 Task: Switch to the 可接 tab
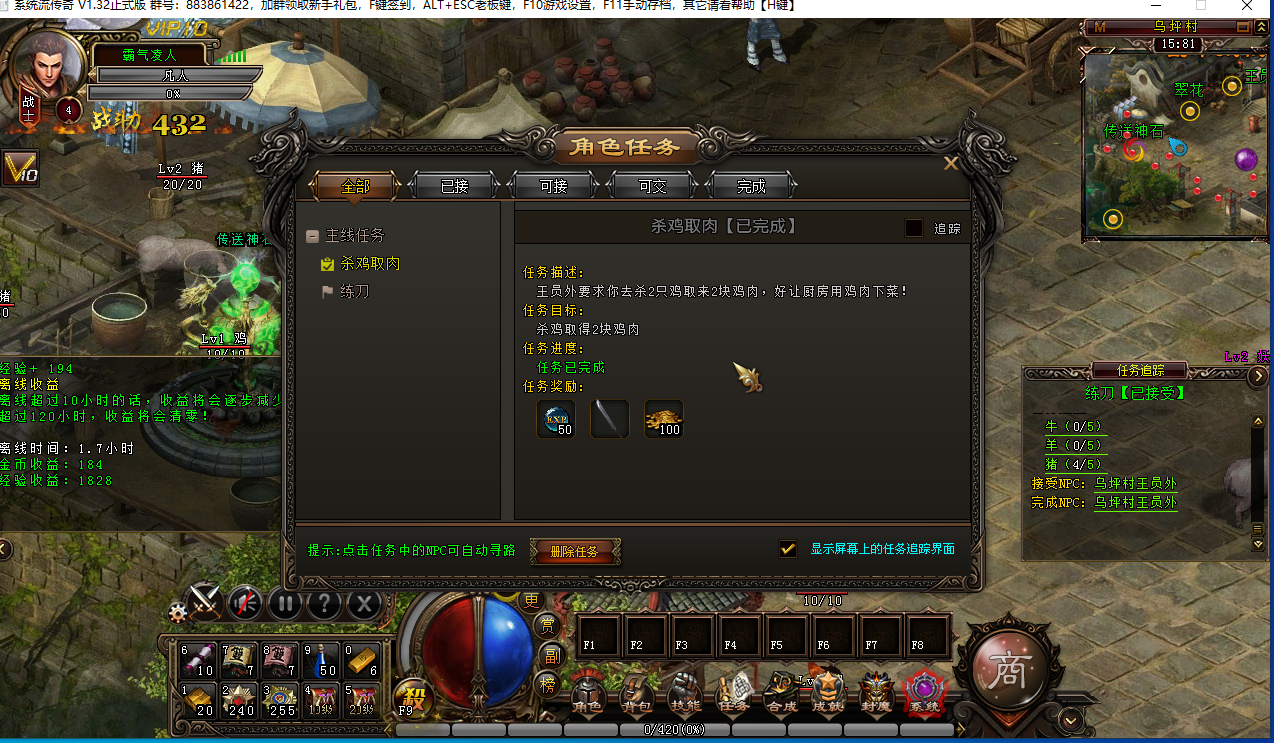(553, 186)
